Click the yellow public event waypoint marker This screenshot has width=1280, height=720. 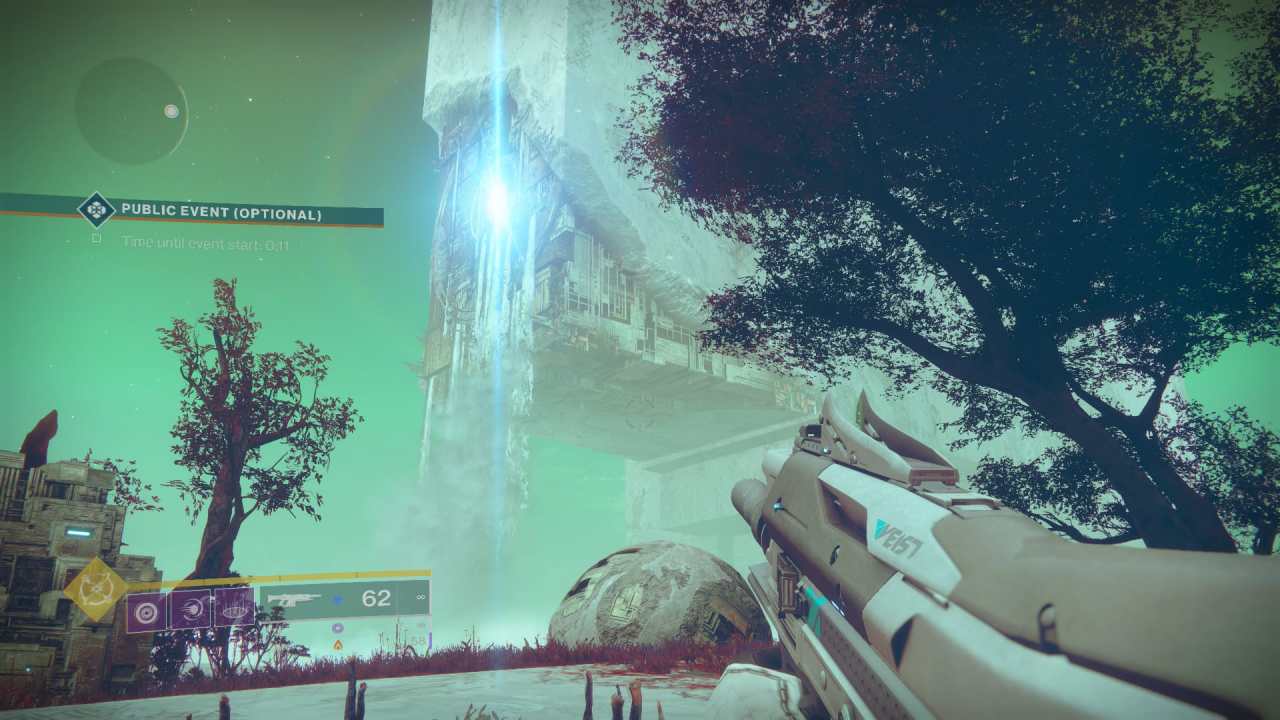pos(95,587)
